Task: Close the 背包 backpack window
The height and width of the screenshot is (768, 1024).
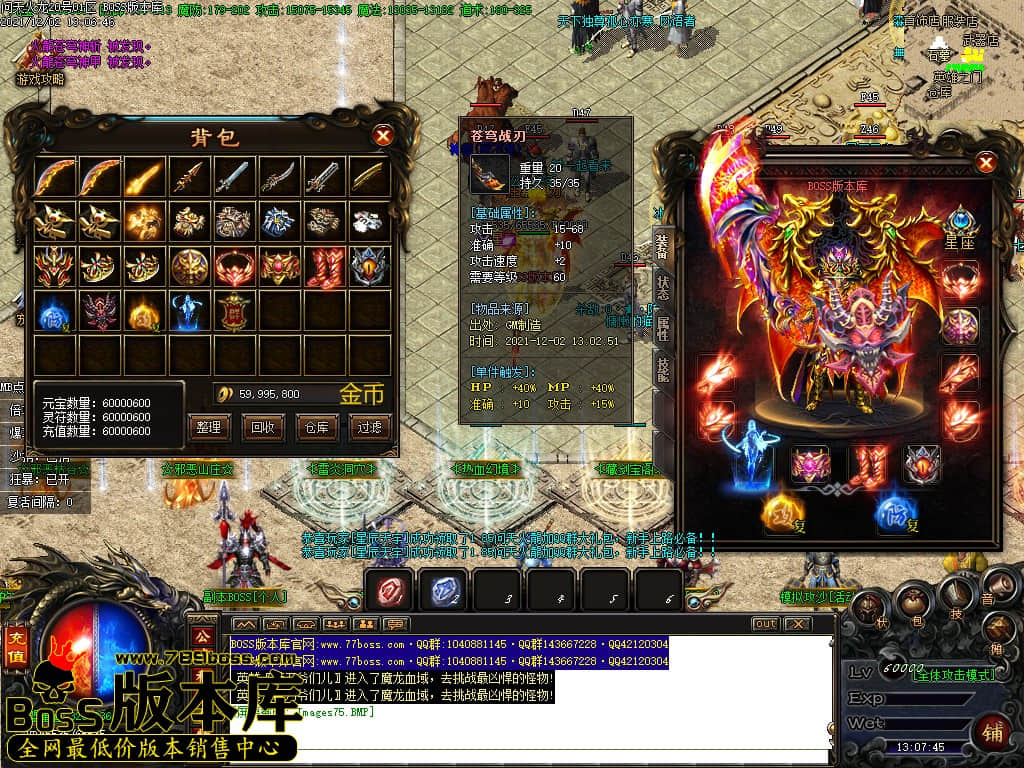Action: [383, 136]
